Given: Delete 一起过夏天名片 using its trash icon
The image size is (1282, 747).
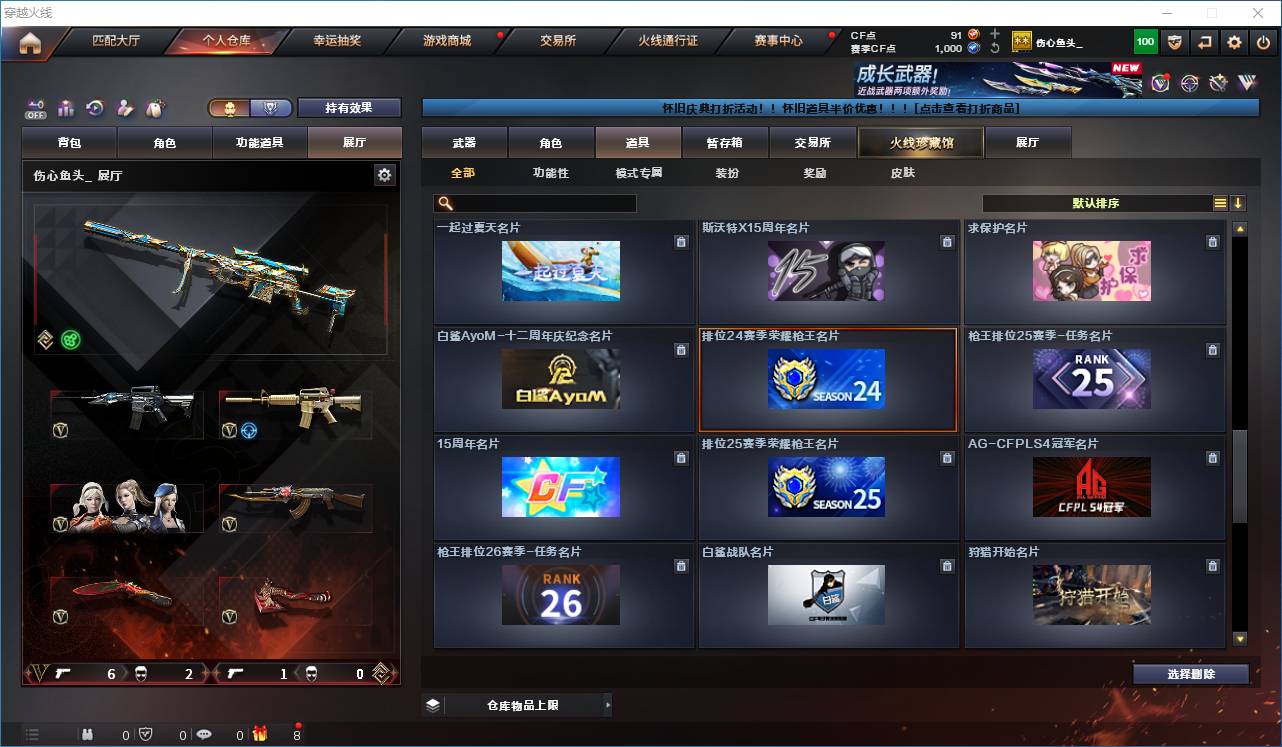Looking at the screenshot, I should [681, 241].
